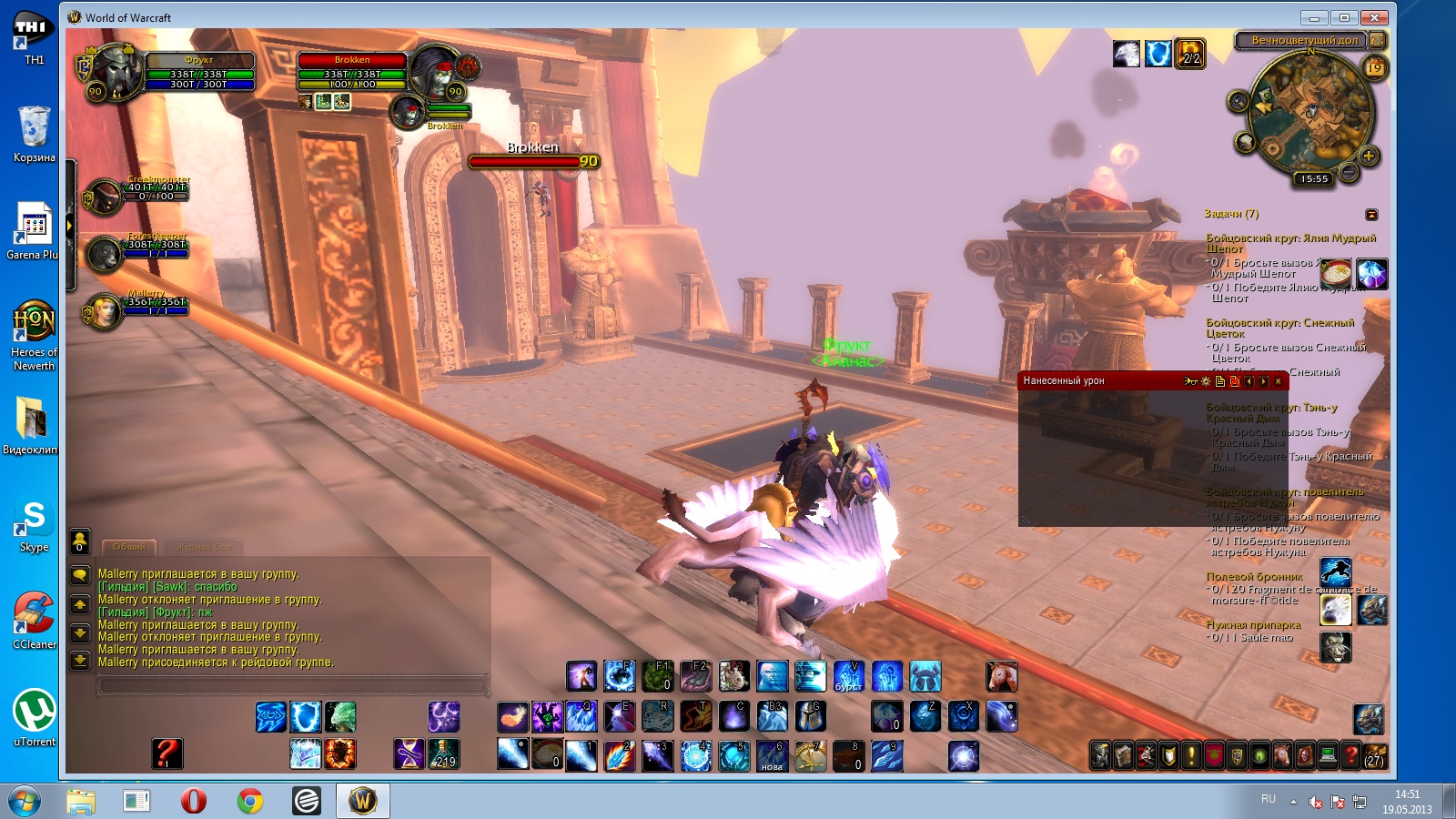Open mounts and pets horse button
Viewport: 1456px width, 819px height.
click(1282, 754)
